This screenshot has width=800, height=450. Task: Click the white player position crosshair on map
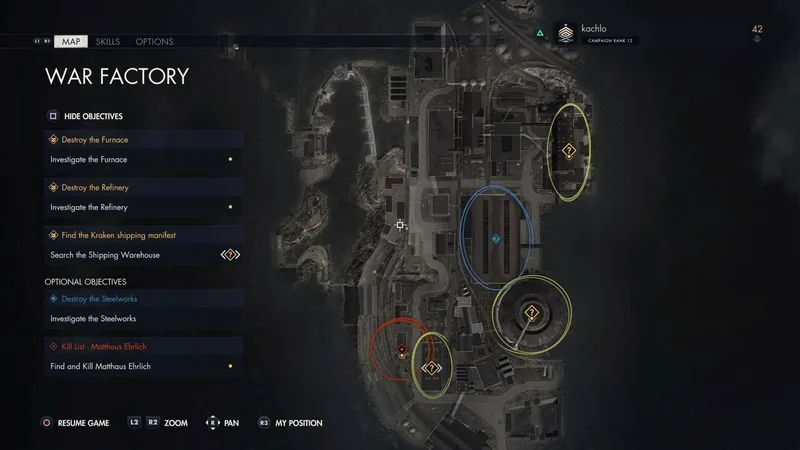pos(400,226)
